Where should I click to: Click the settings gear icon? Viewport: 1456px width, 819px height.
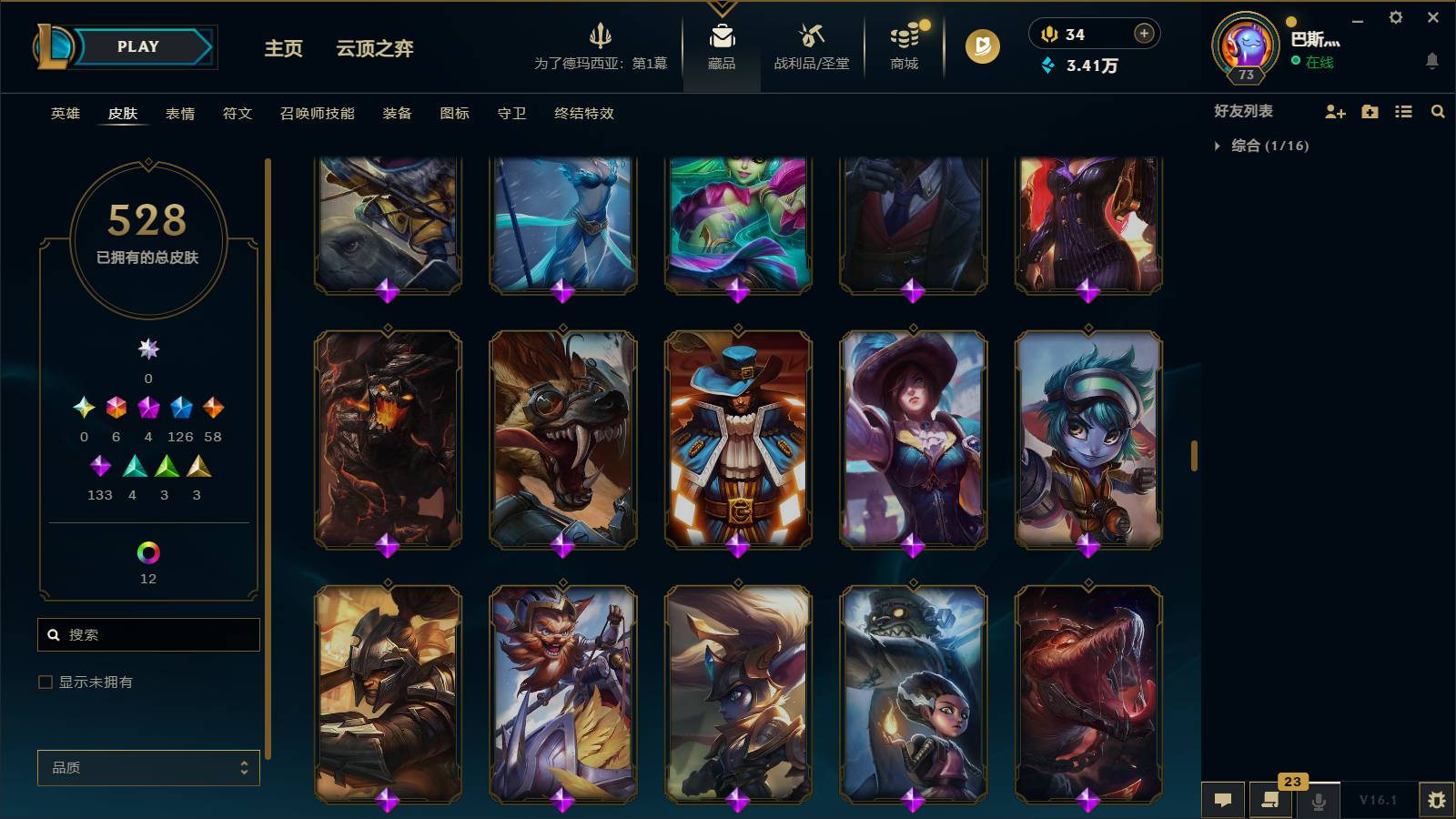point(1398,16)
